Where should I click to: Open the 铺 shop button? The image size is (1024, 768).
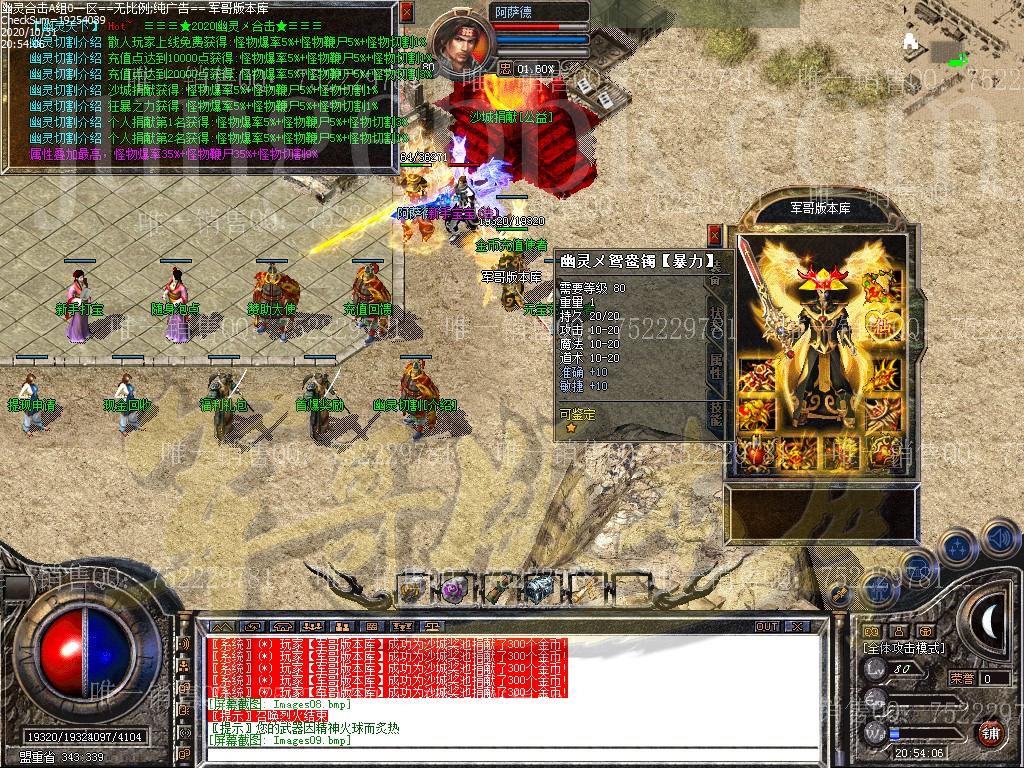click(x=989, y=733)
